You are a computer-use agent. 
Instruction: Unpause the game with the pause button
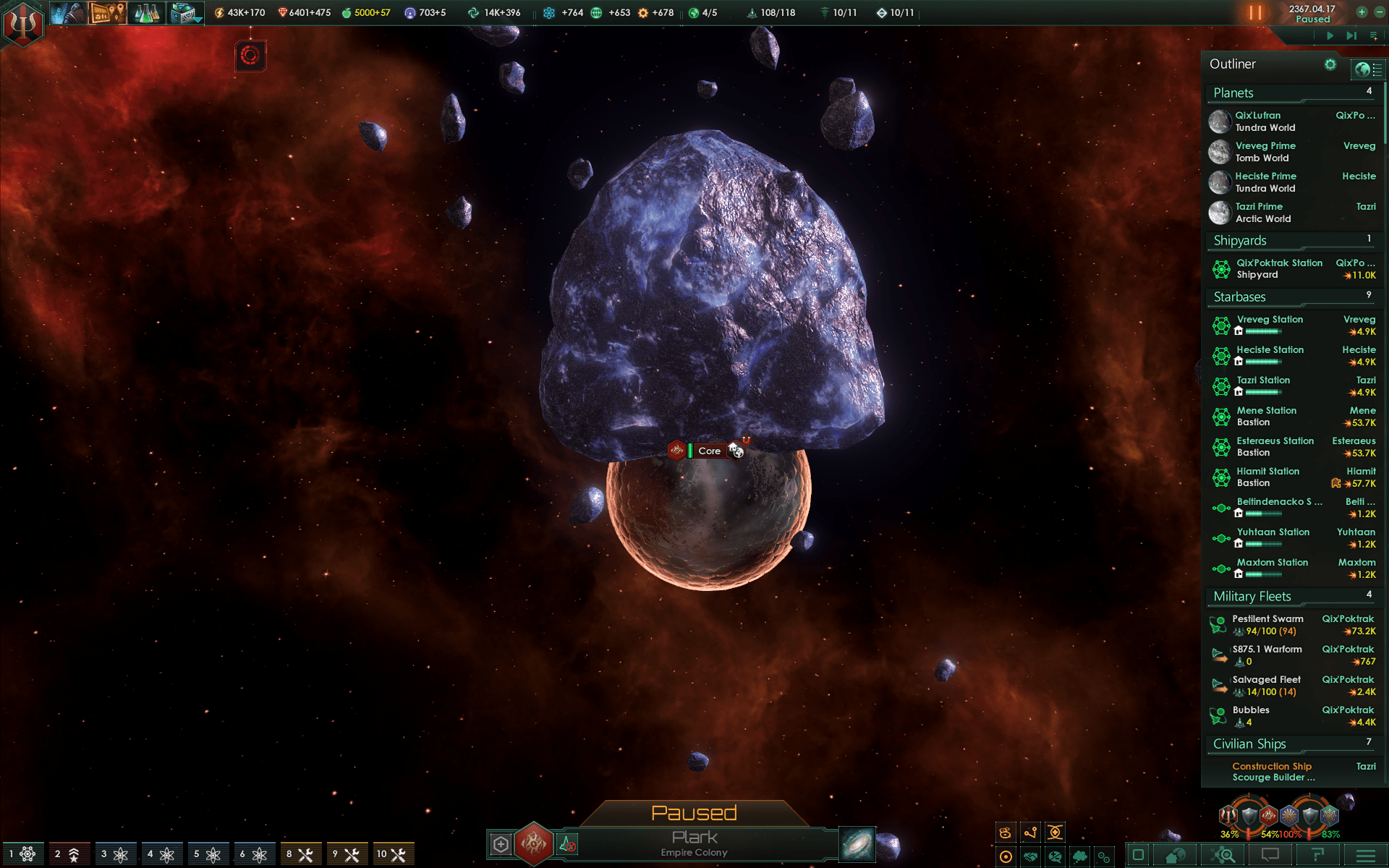tap(1255, 12)
